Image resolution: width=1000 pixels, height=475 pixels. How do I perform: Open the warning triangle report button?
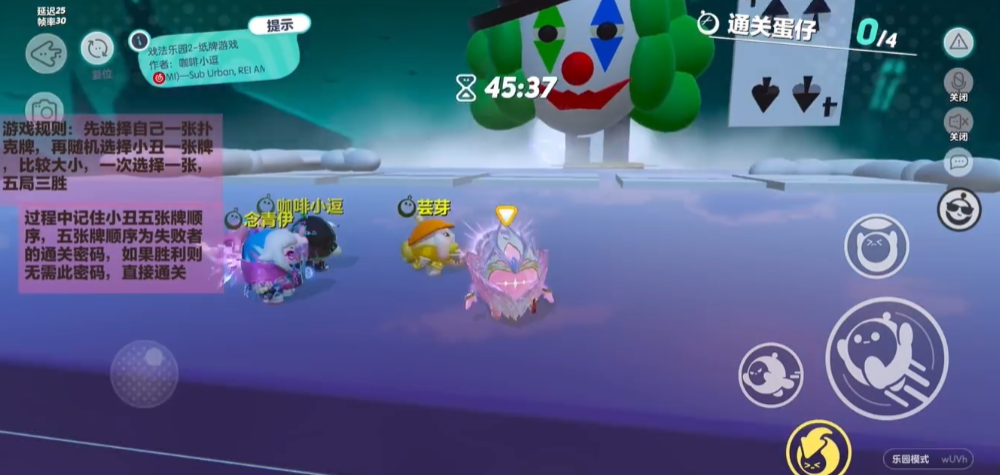tap(958, 42)
